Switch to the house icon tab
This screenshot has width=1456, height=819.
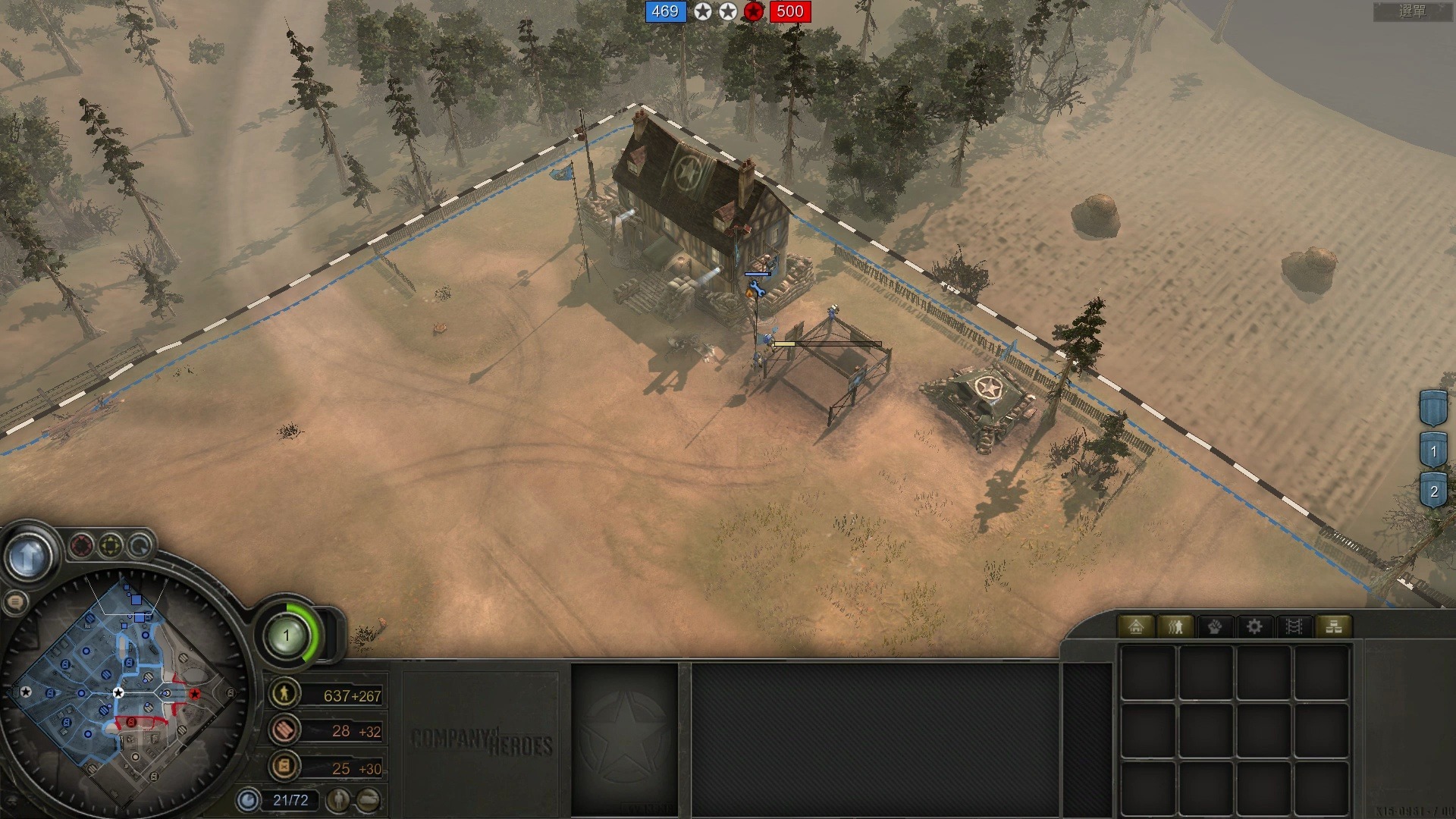tap(1135, 626)
